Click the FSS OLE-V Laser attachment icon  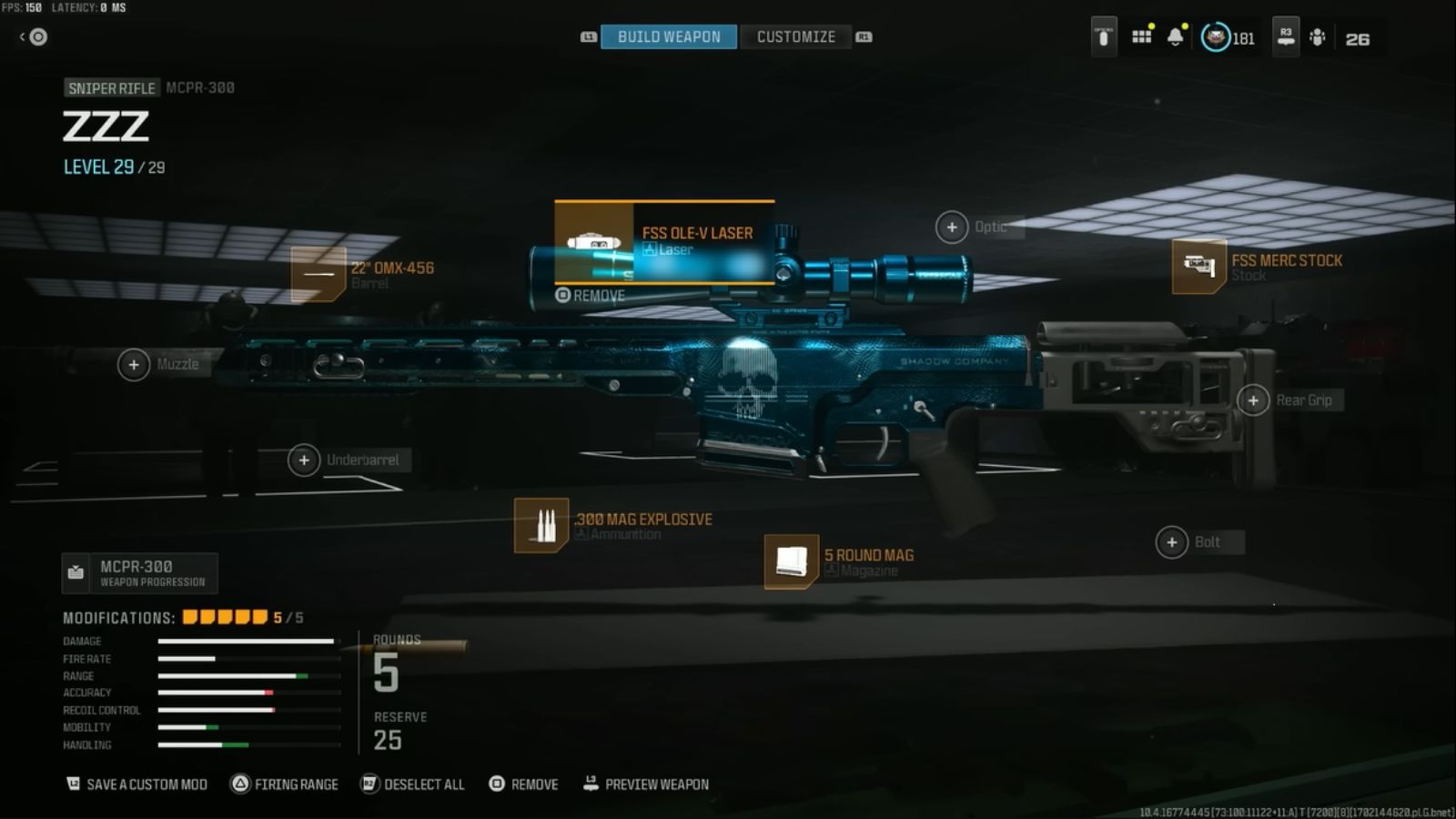click(596, 244)
